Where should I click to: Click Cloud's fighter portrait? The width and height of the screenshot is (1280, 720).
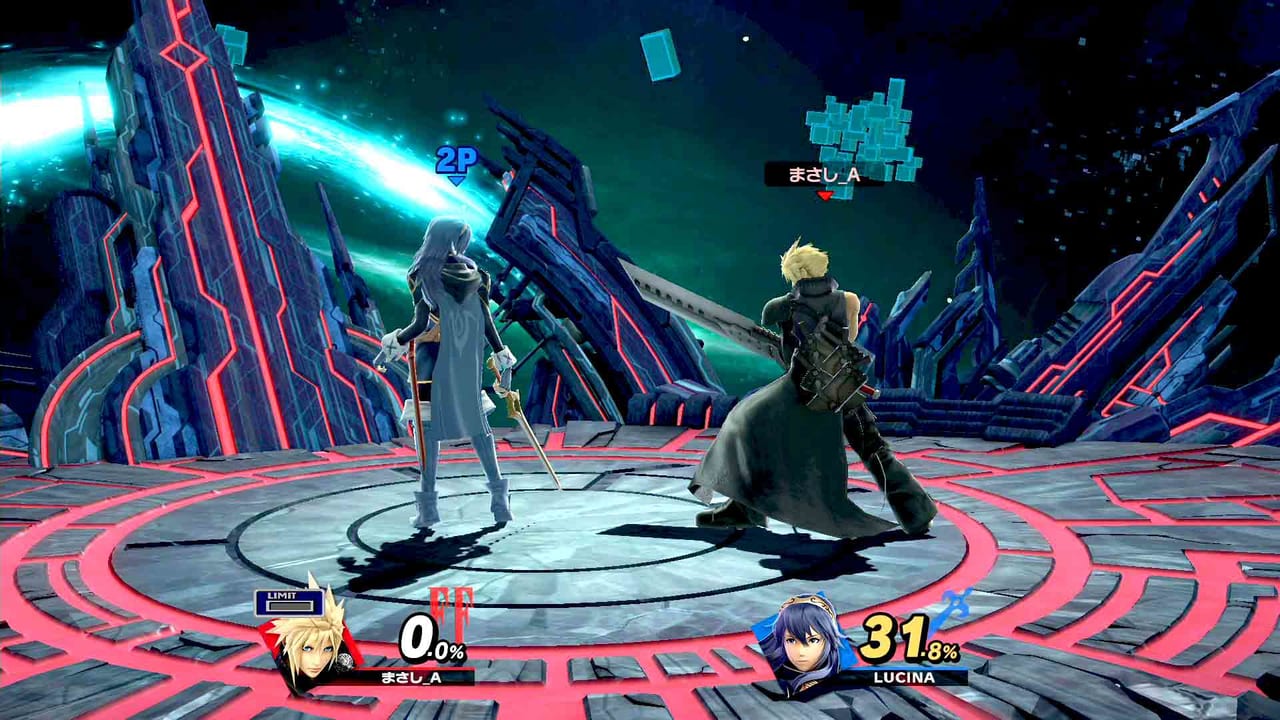tap(308, 635)
